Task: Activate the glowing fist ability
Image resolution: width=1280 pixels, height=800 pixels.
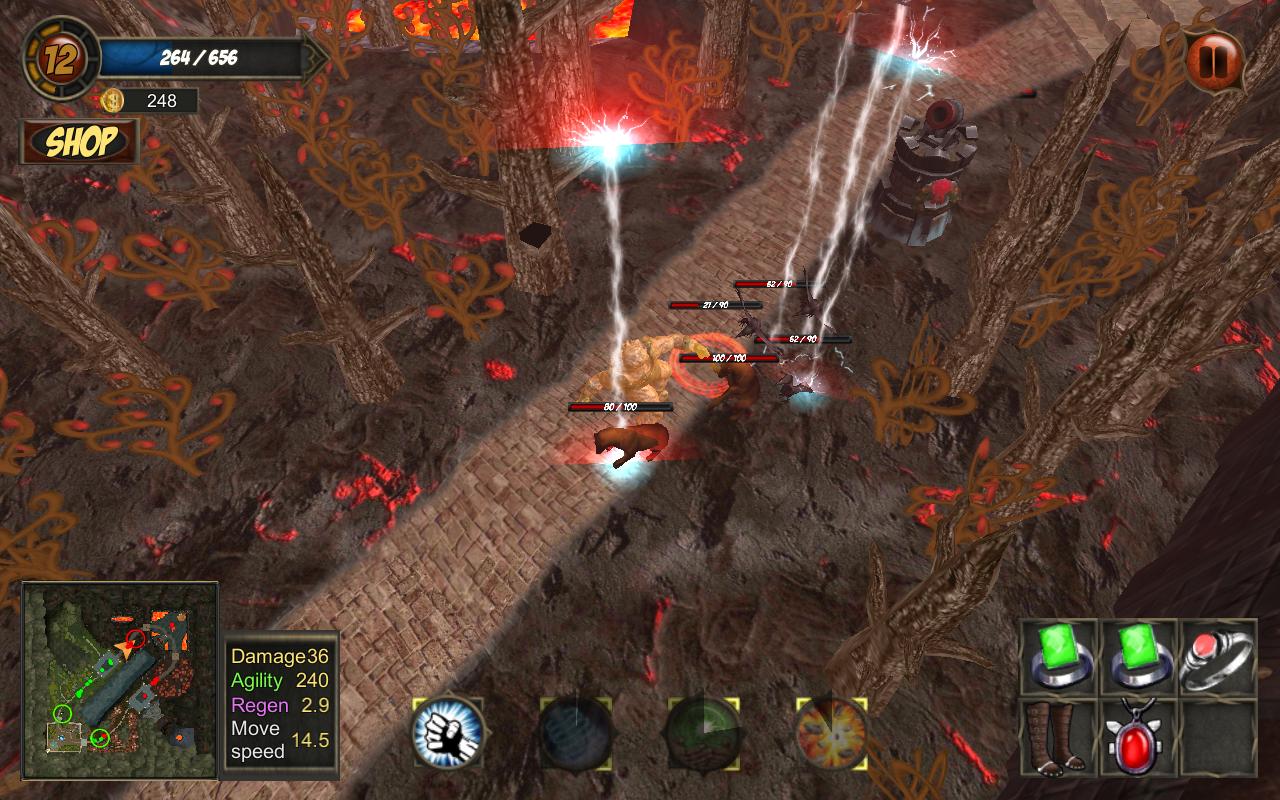Action: click(x=448, y=734)
